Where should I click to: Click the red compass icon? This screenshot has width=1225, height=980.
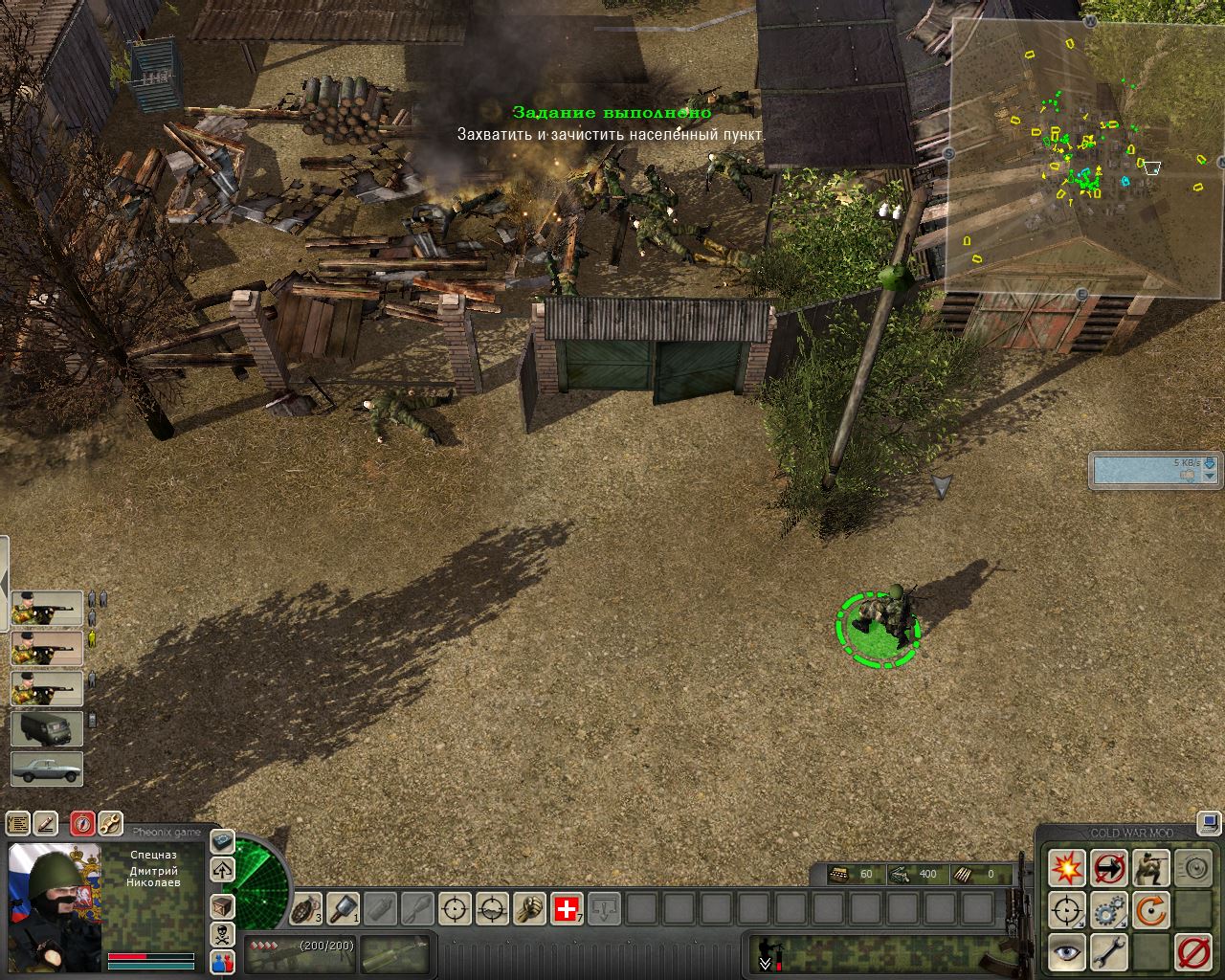tap(82, 823)
